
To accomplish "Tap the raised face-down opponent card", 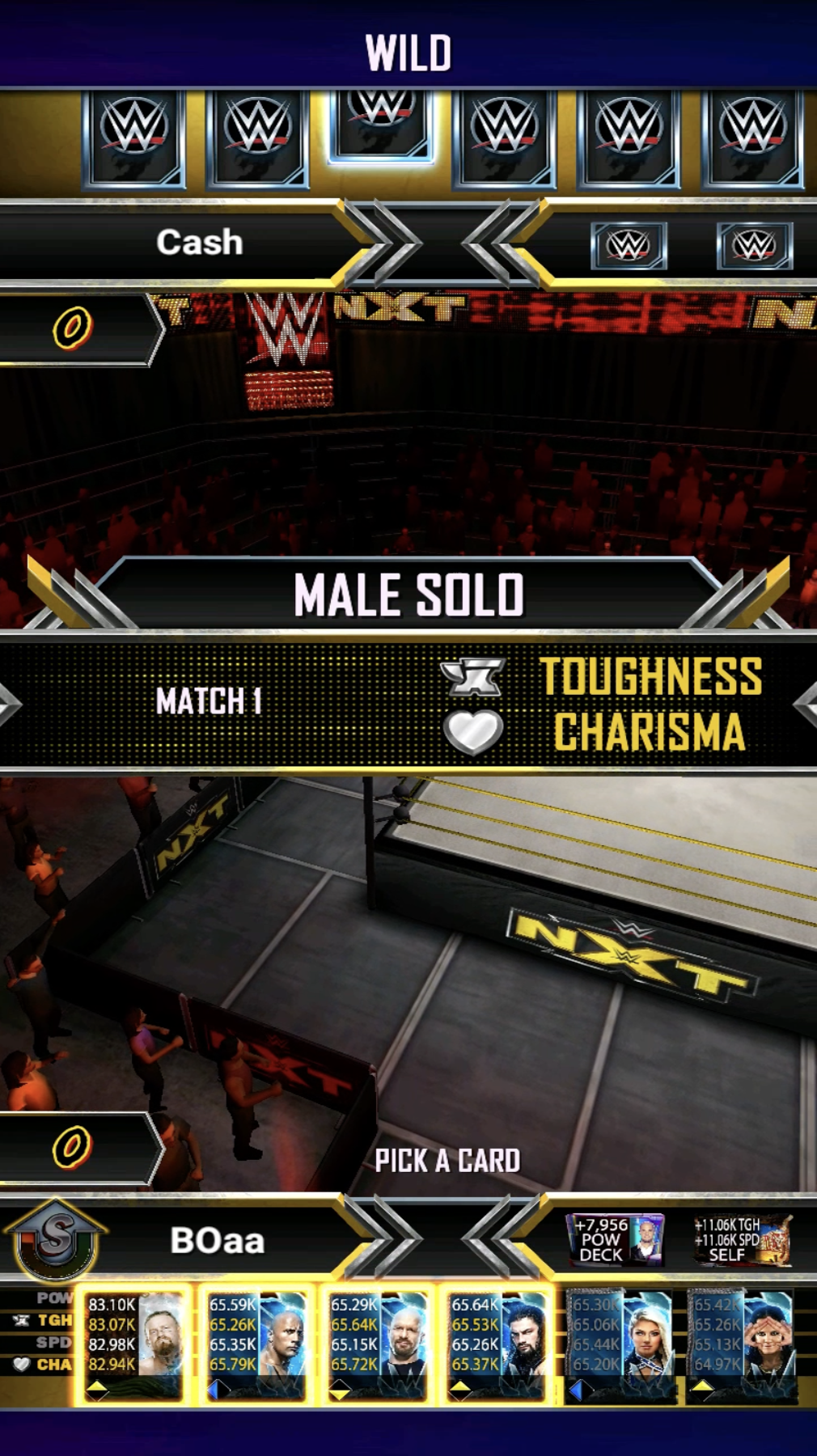I will (x=380, y=123).
